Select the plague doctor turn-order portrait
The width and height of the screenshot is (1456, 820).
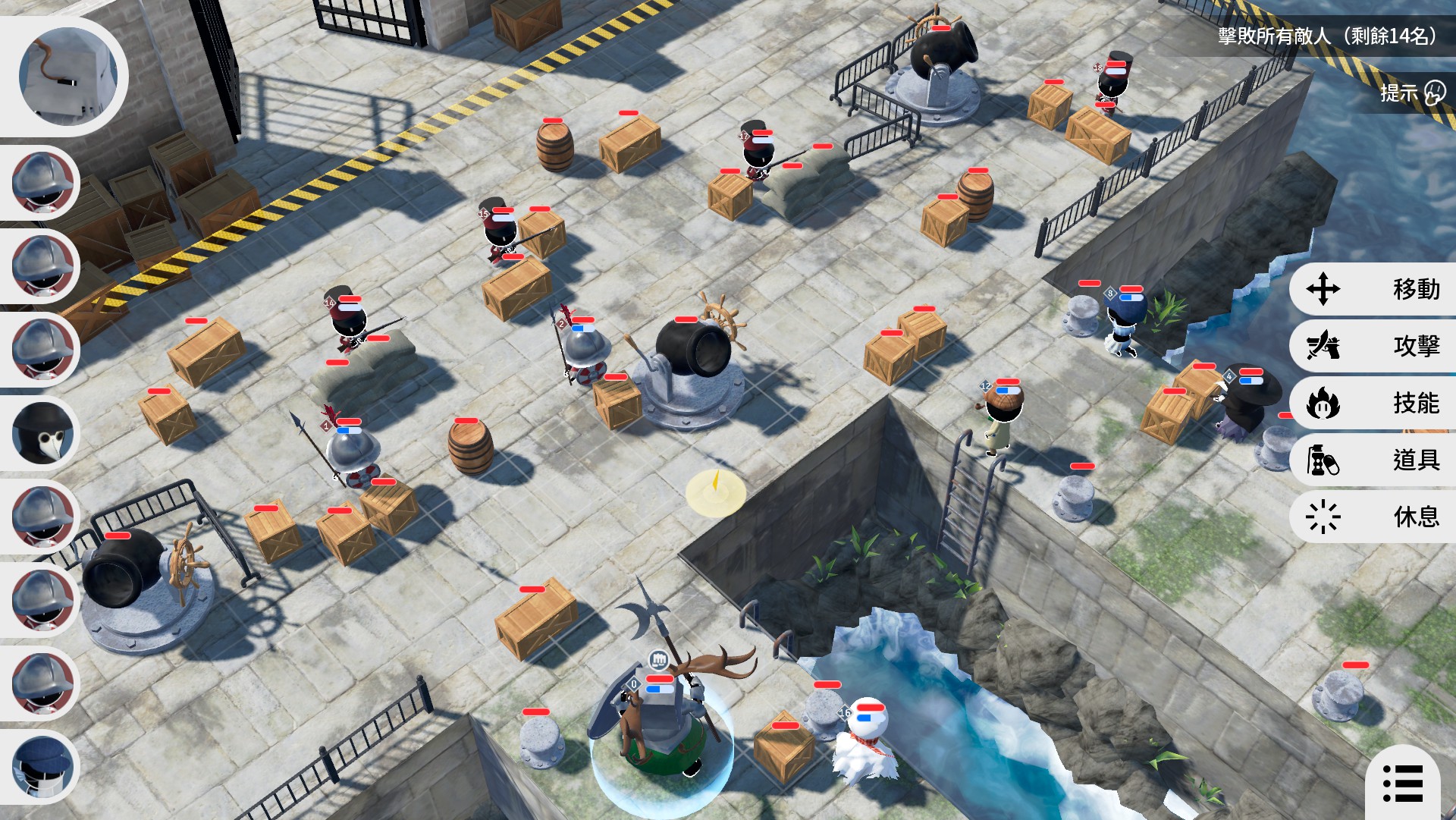point(43,434)
